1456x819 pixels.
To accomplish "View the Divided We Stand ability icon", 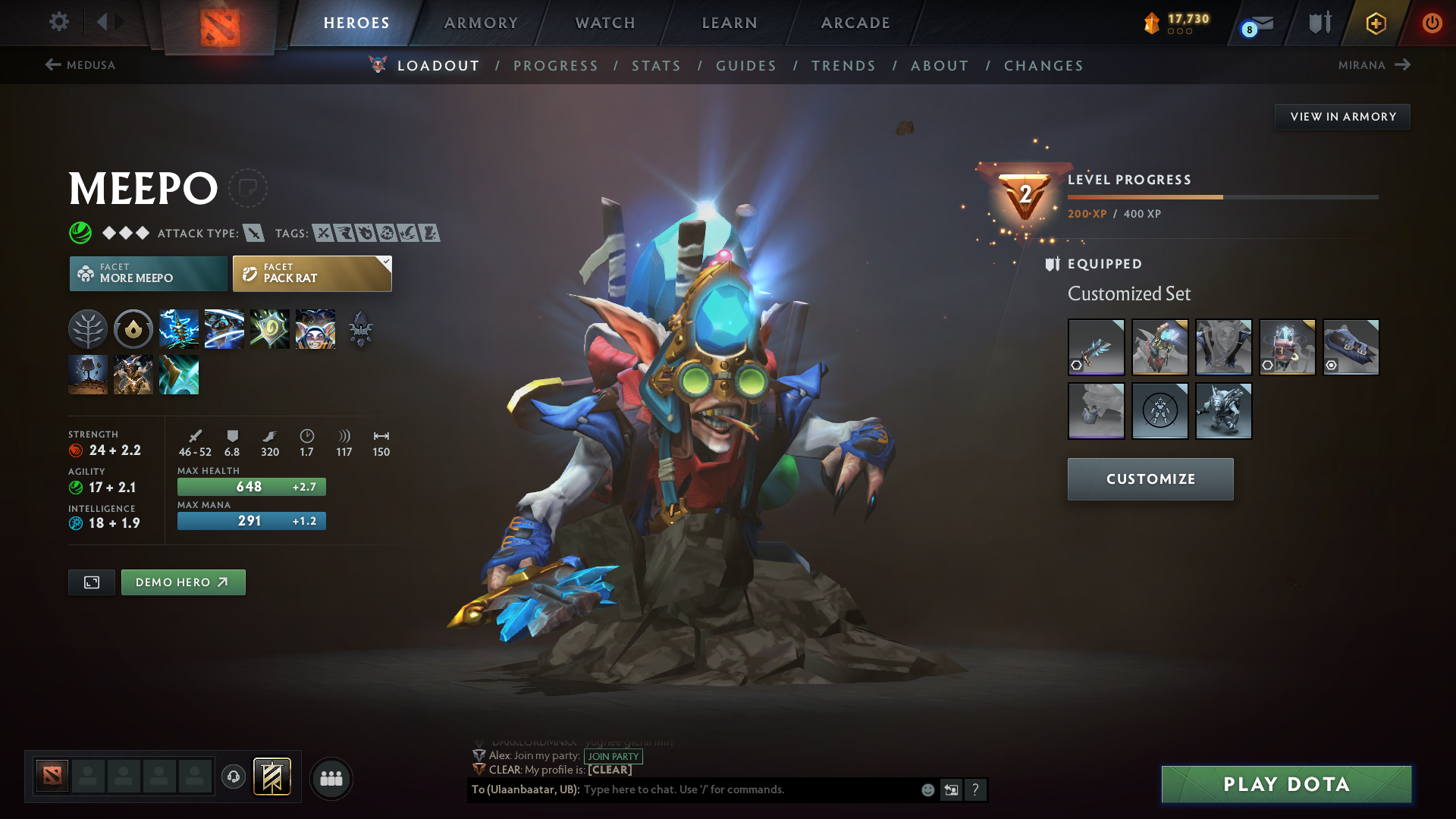I will 315,328.
